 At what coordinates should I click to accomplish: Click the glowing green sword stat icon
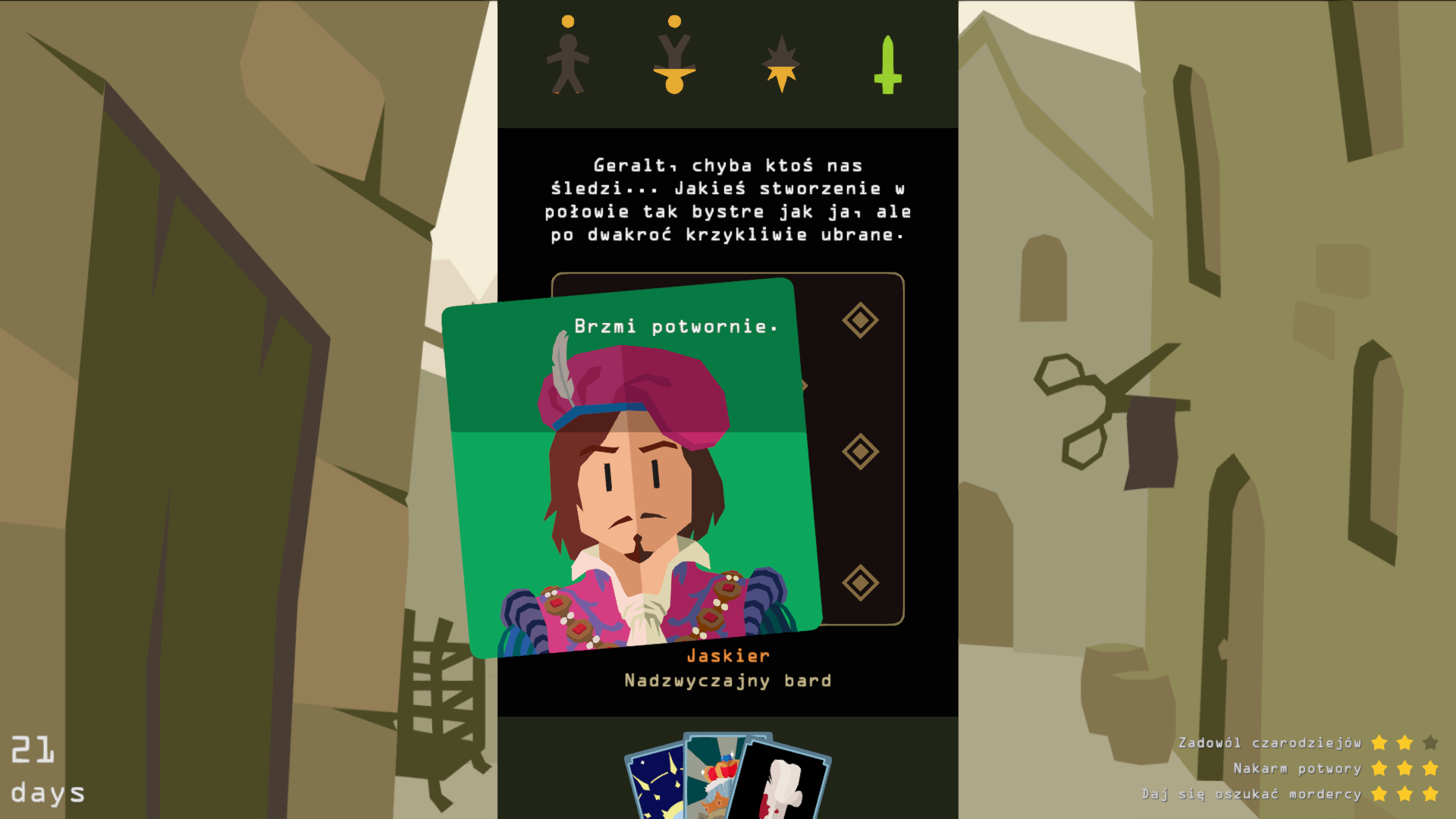tap(887, 64)
